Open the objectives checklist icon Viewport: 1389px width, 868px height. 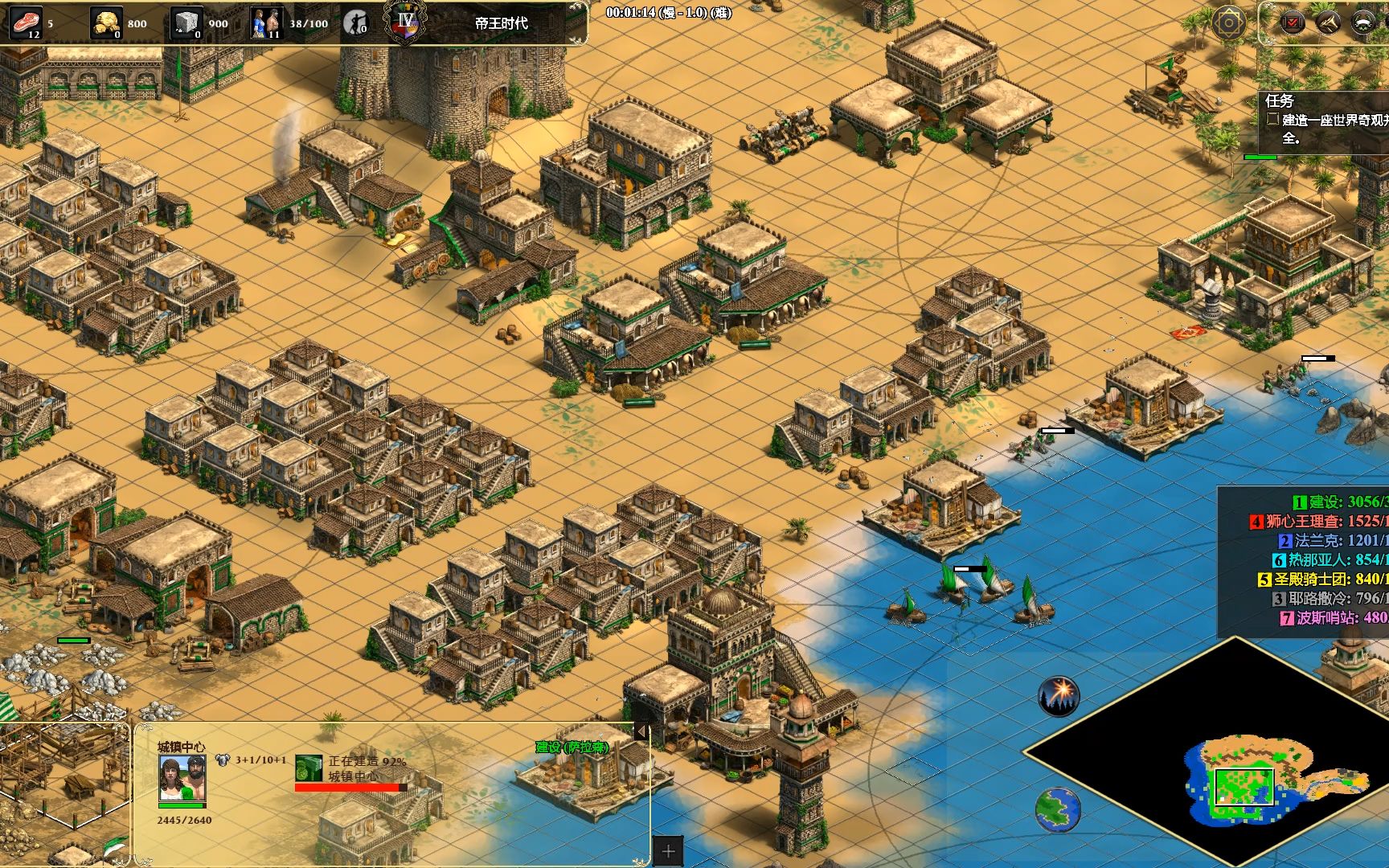(1293, 23)
